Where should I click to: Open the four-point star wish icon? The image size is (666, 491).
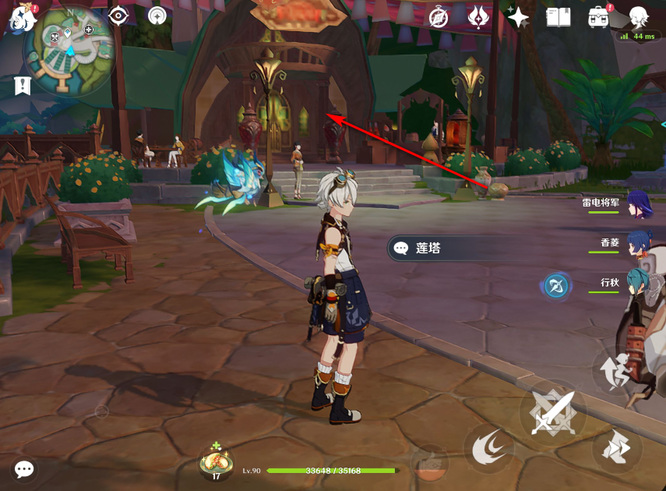(518, 17)
